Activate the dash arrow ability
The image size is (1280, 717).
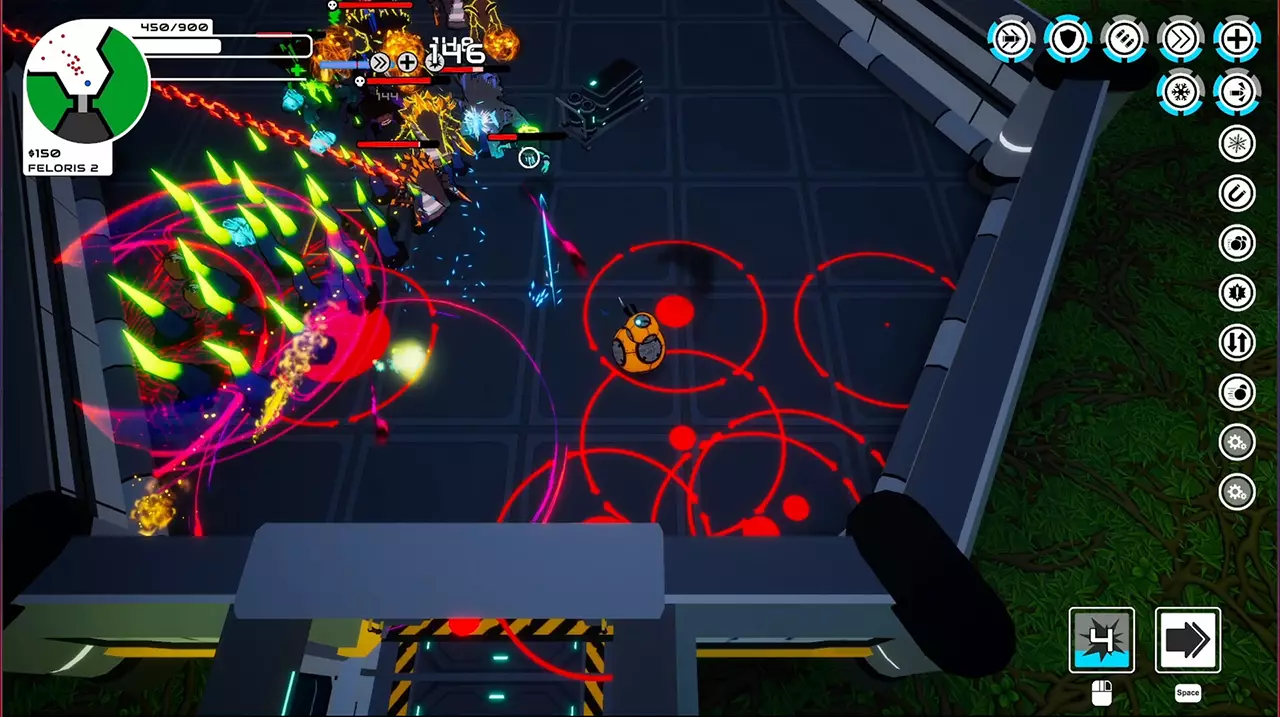click(1188, 640)
